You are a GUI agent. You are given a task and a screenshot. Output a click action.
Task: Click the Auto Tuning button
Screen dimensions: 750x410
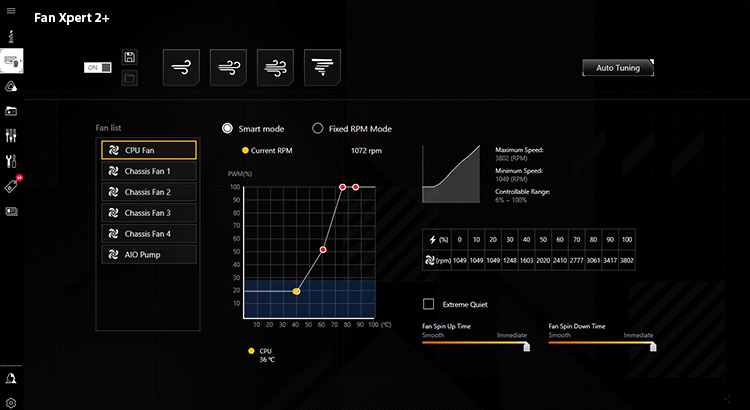(x=618, y=68)
